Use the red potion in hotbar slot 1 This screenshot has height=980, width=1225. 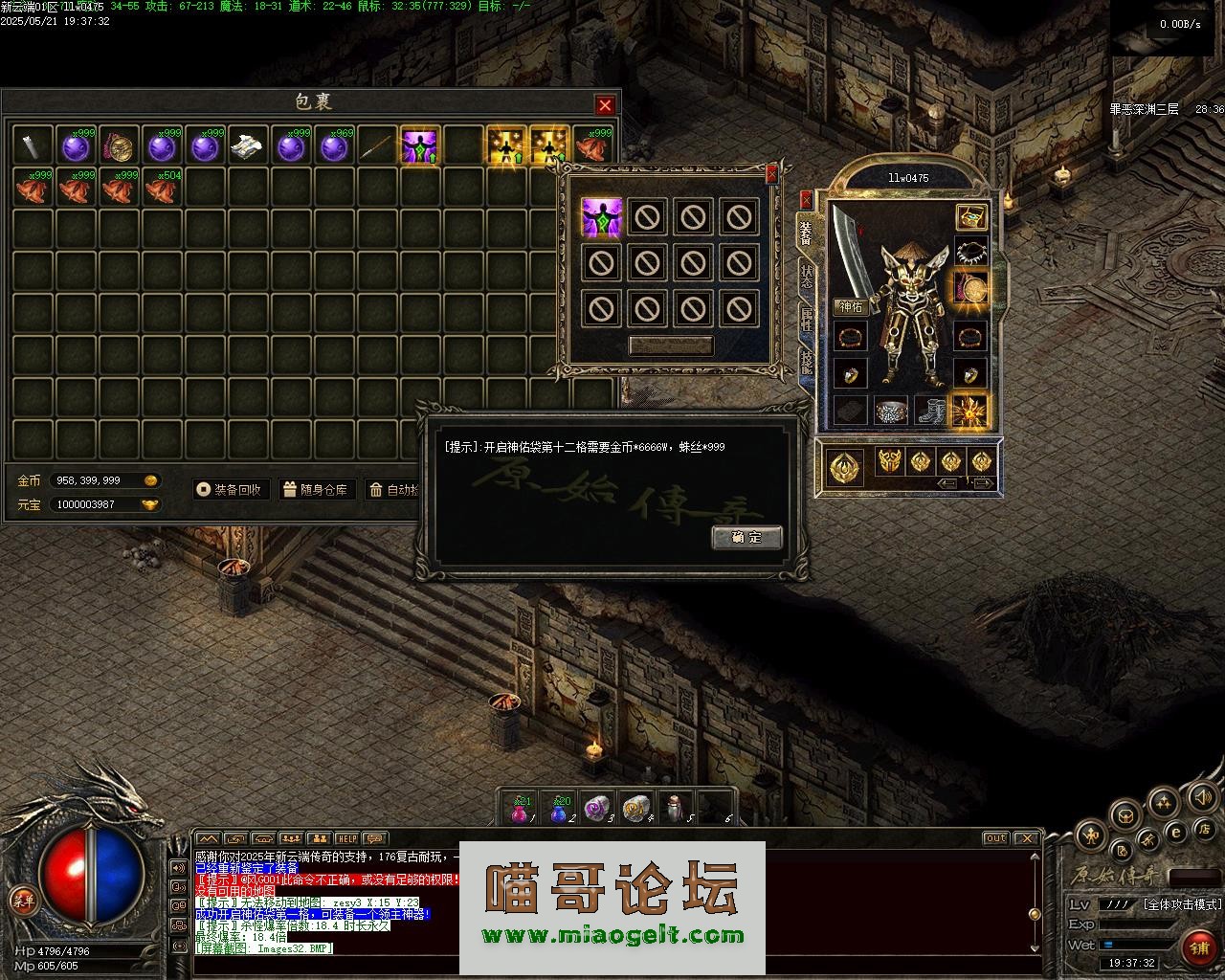520,810
